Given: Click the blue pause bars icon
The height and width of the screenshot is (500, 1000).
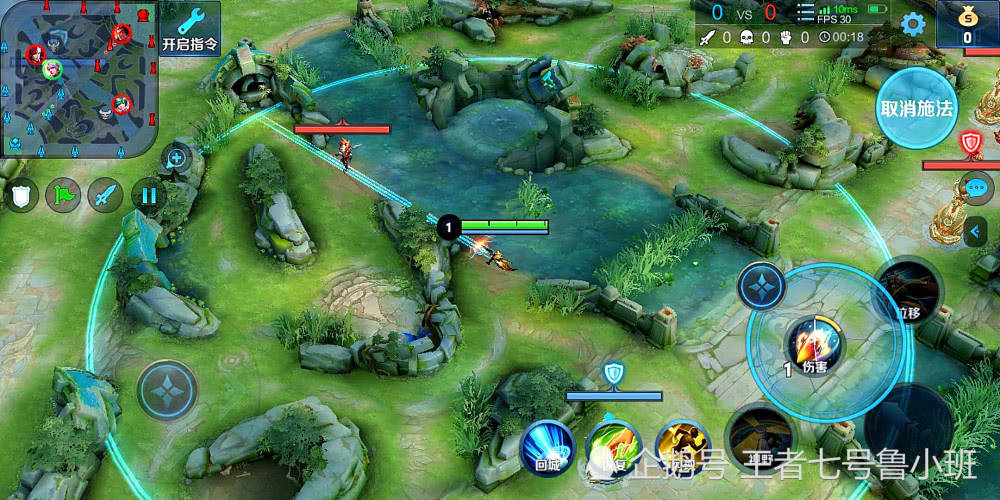Looking at the screenshot, I should point(148,195).
